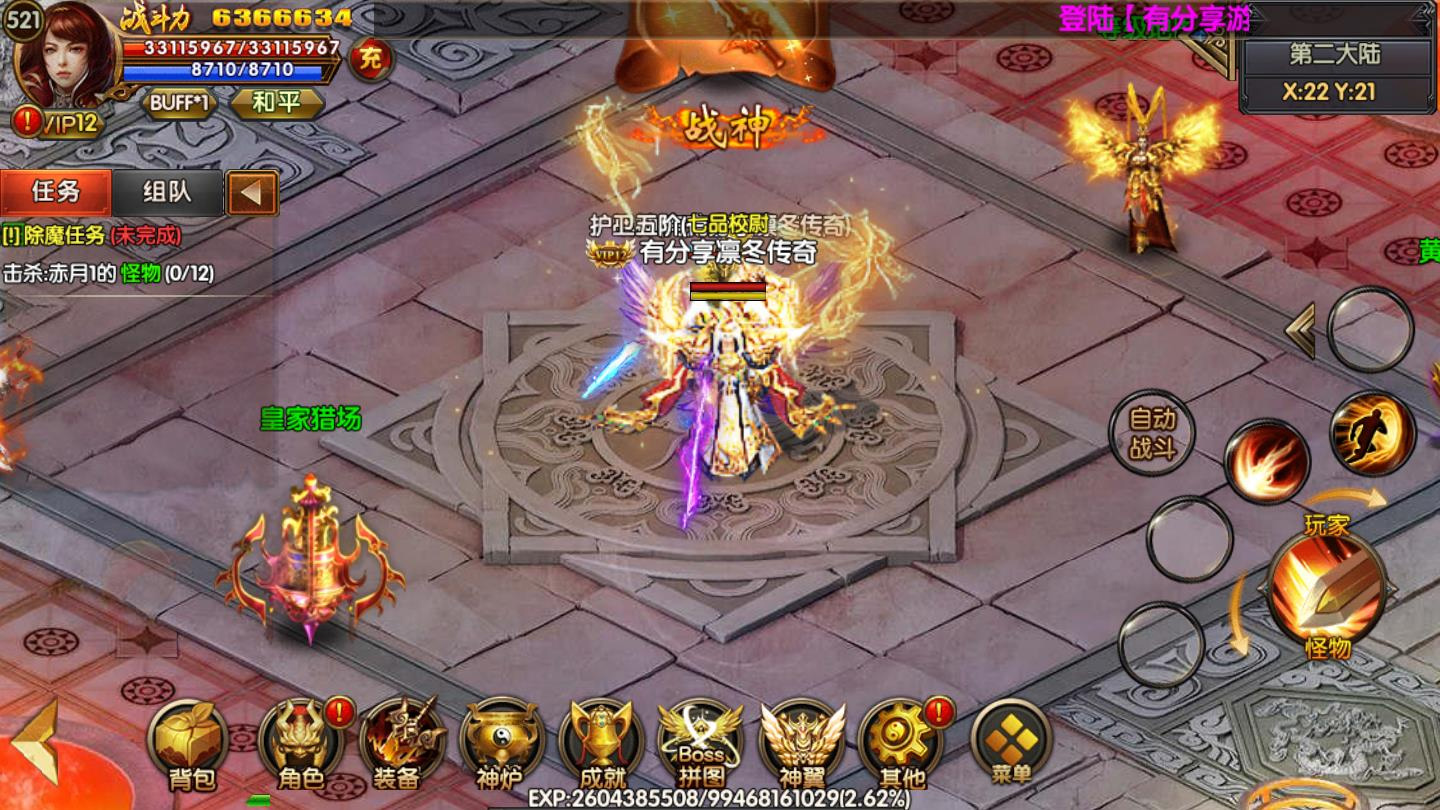Open the 菜单 main menu button
The image size is (1440, 810).
pos(1011,742)
